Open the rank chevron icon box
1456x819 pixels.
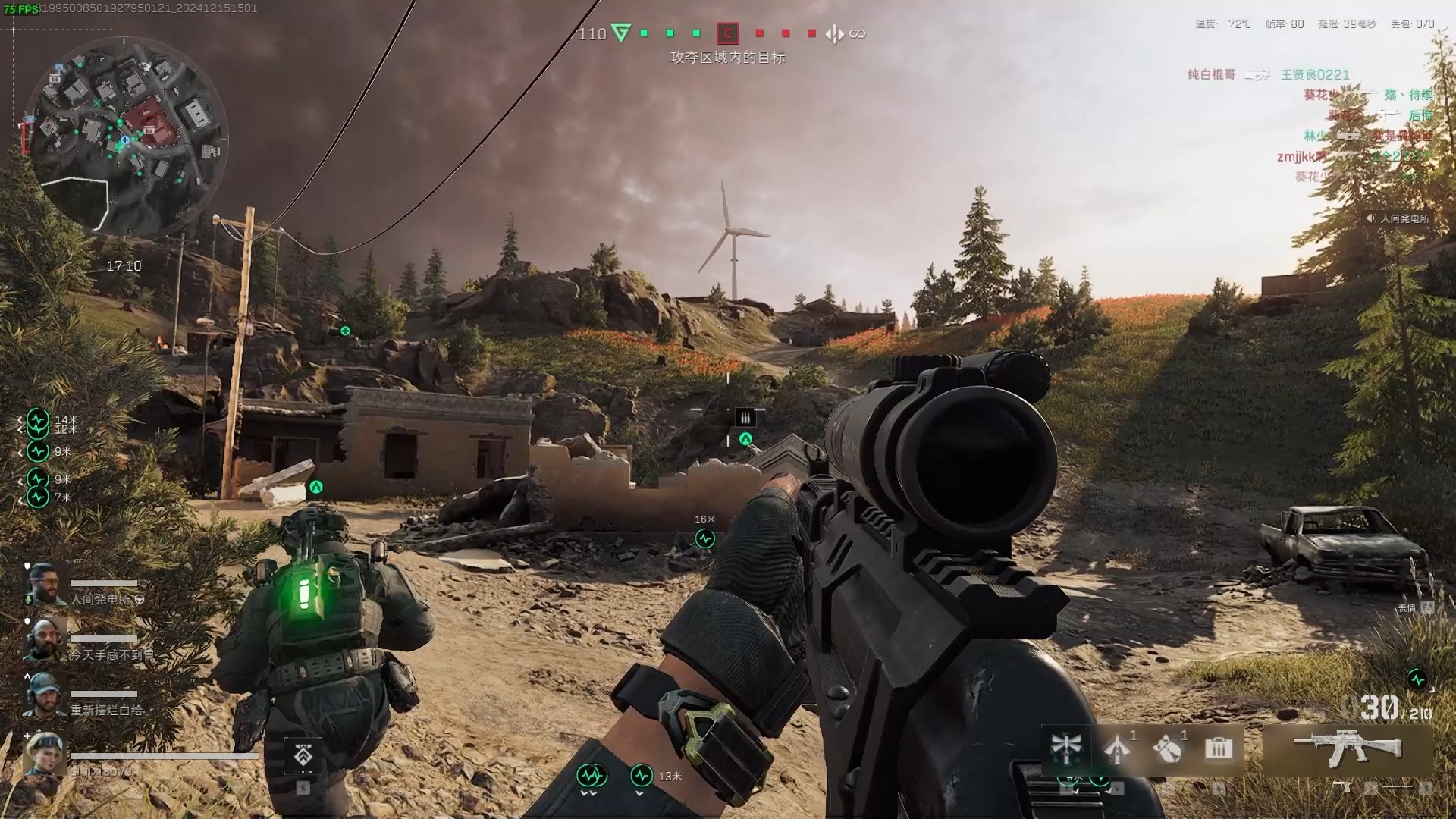coord(303,755)
